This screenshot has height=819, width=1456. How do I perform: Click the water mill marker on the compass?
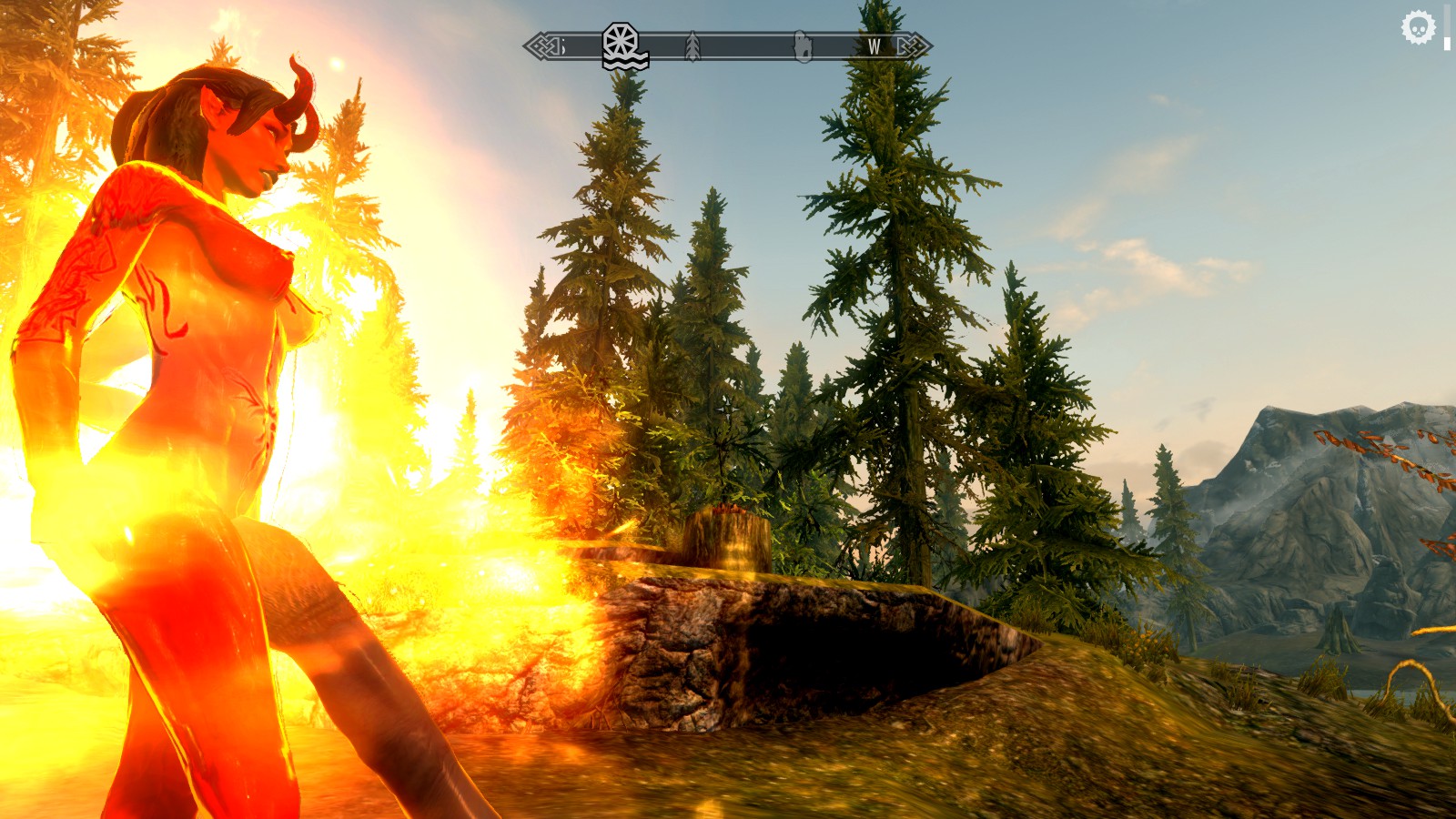tap(624, 45)
